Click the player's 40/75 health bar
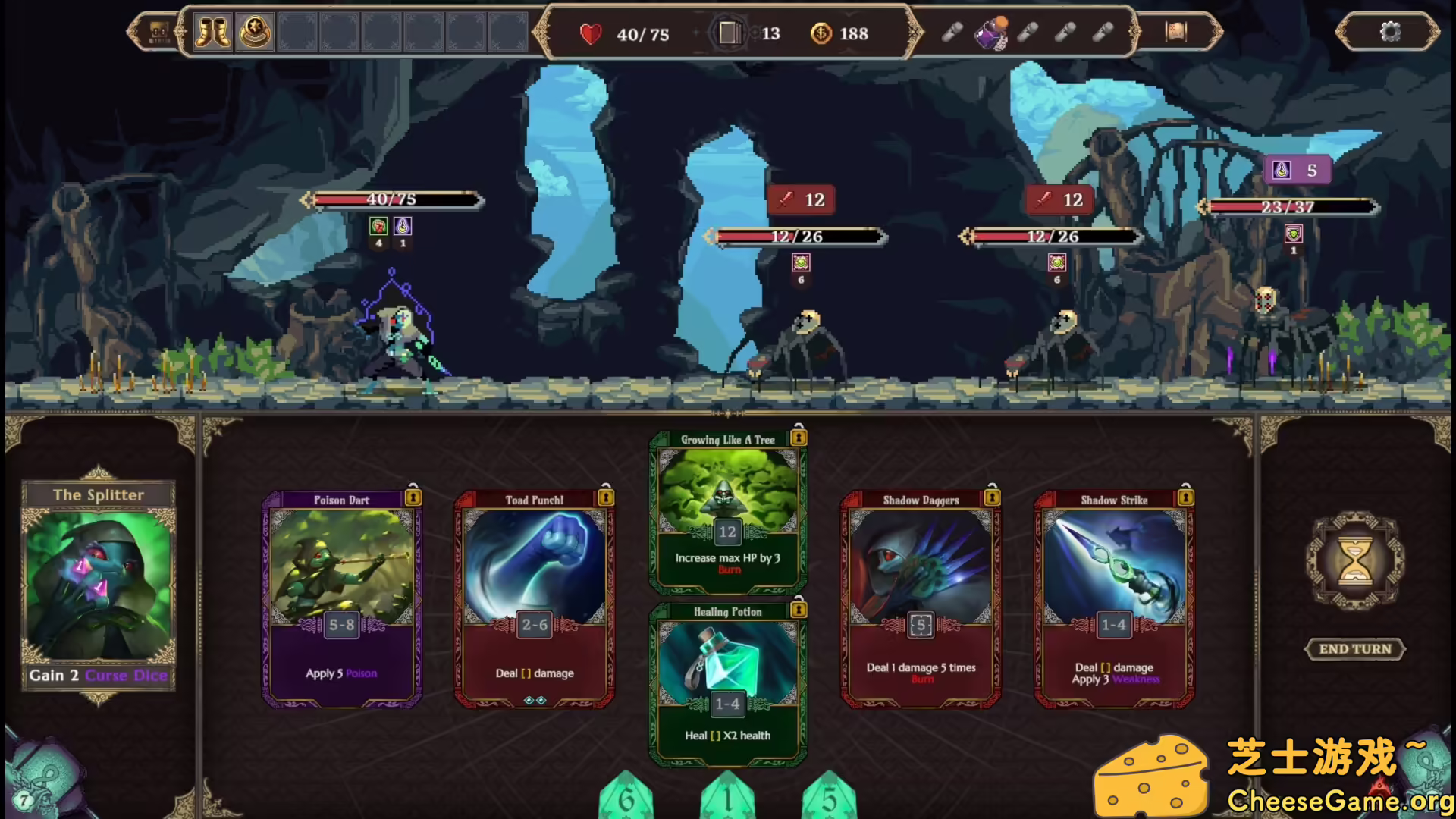The height and width of the screenshot is (819, 1456). point(391,199)
